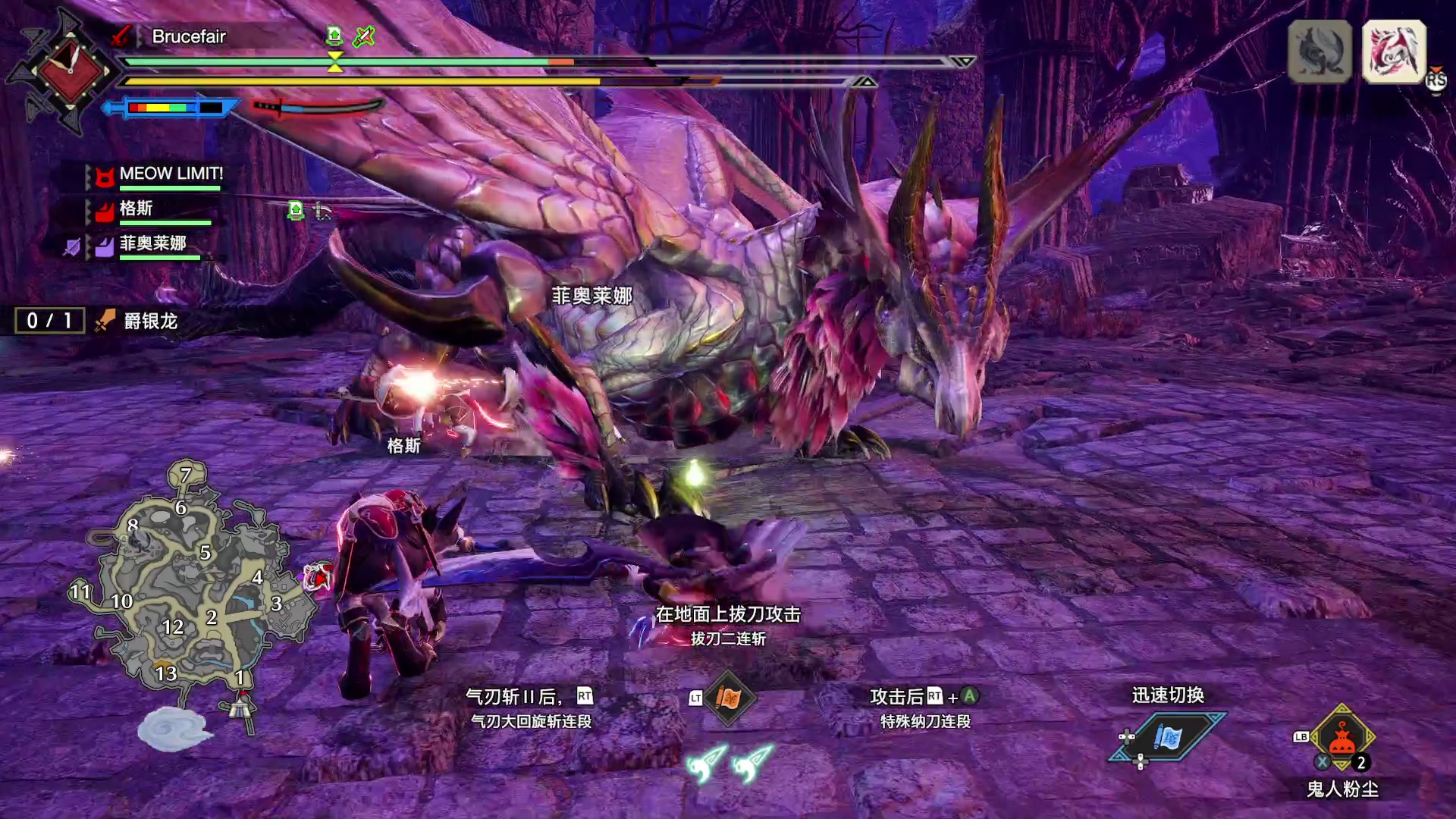This screenshot has height=819, width=1456.
Task: Click the orange hunter notes book icon
Action: tap(727, 698)
